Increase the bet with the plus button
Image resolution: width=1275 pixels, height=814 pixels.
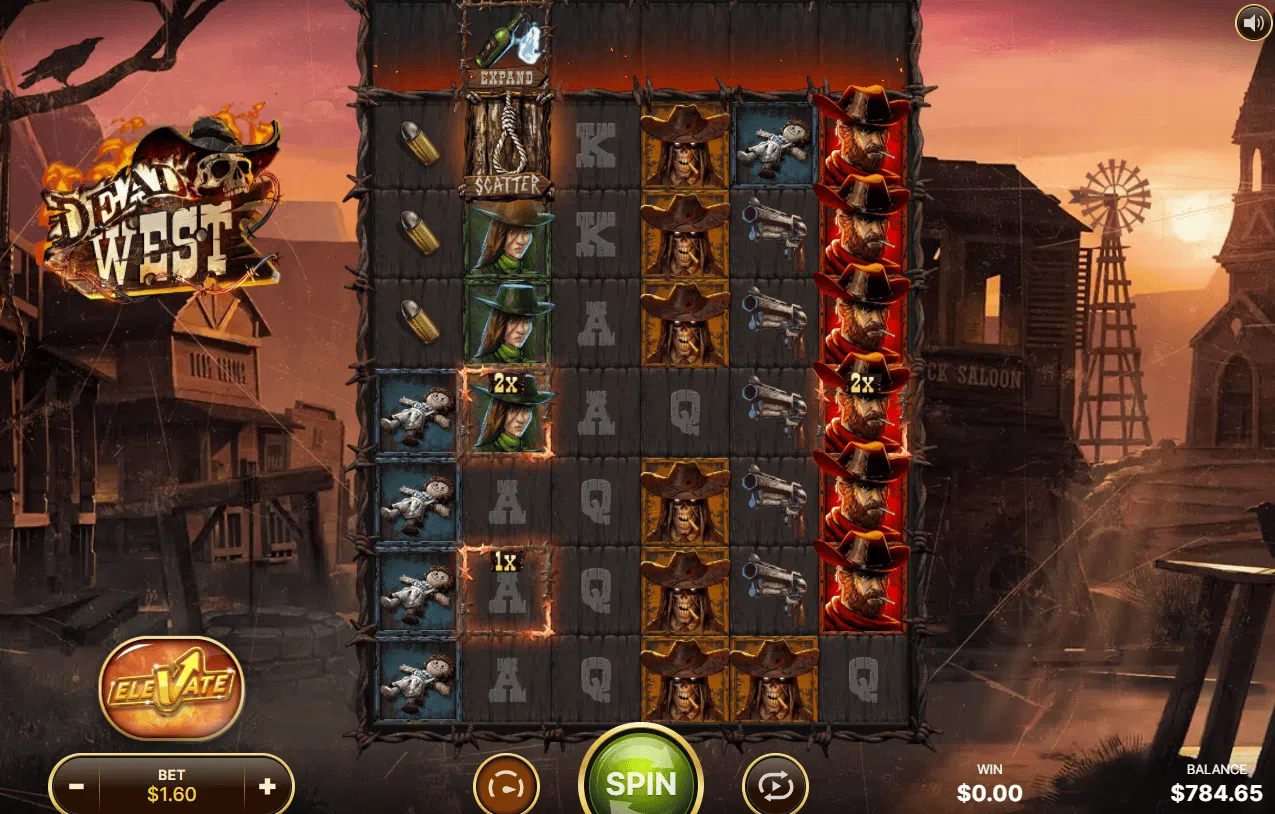click(x=267, y=787)
